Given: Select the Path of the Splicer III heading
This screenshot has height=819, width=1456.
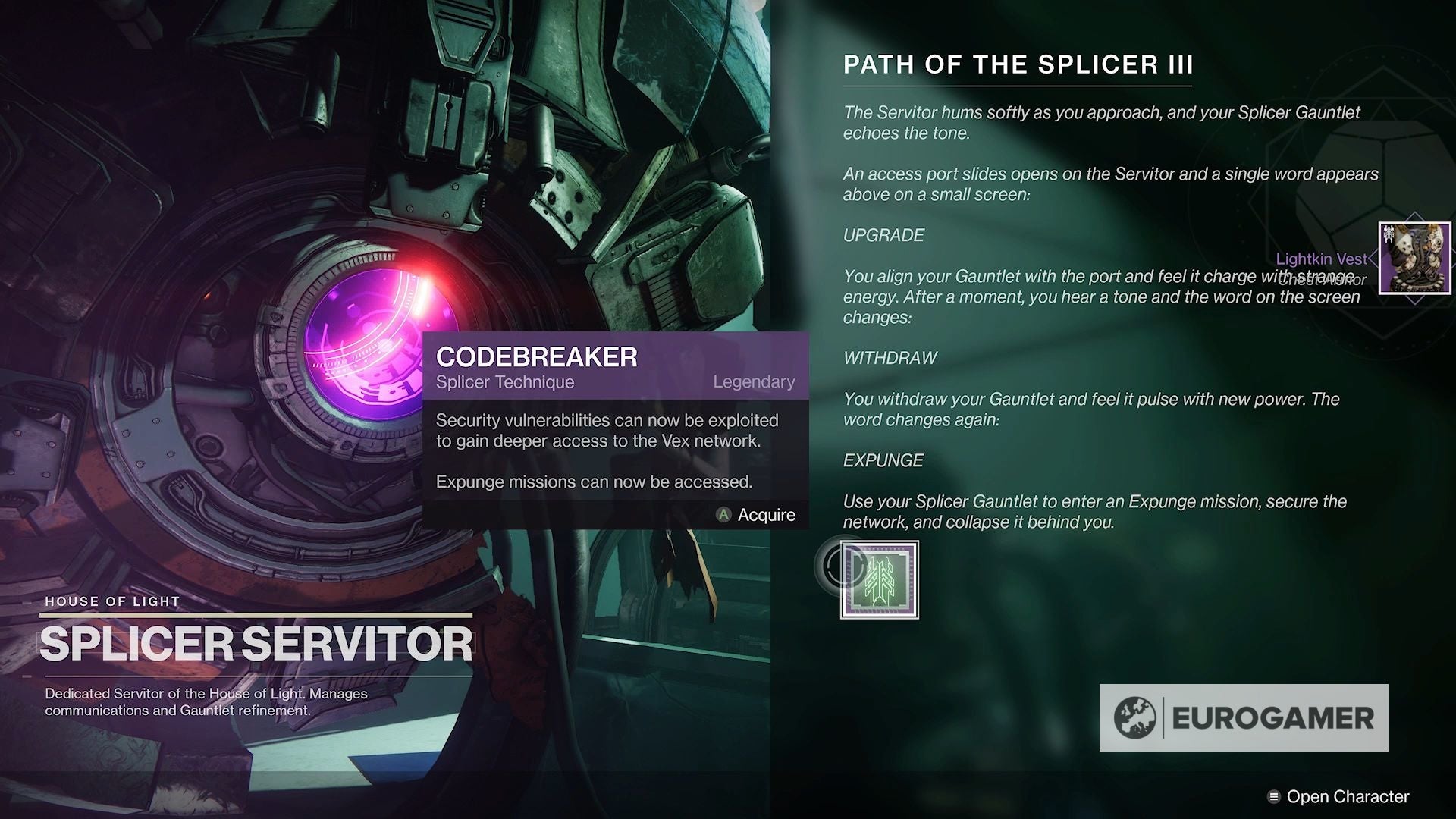Looking at the screenshot, I should (x=1016, y=65).
